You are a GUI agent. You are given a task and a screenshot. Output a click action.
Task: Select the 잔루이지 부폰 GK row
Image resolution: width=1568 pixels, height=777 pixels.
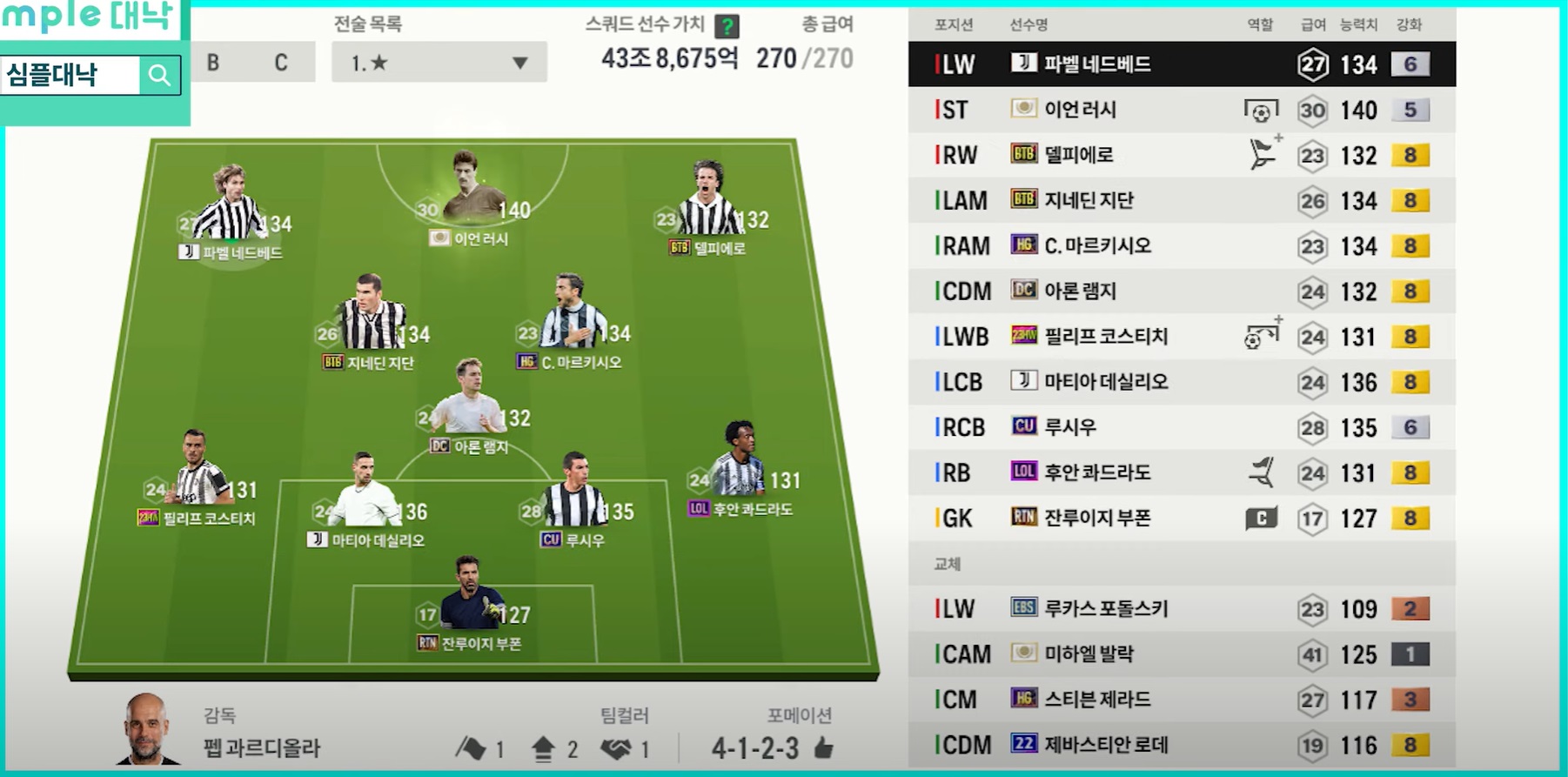pos(1181,519)
